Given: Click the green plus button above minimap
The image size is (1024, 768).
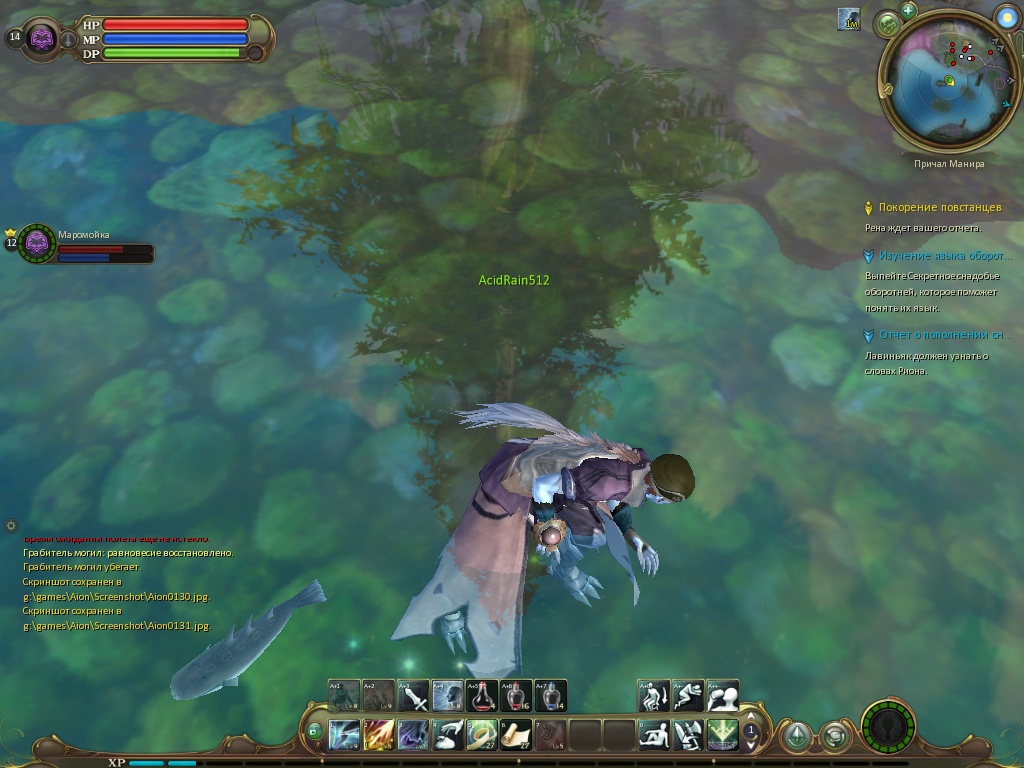Looking at the screenshot, I should pos(908,10).
